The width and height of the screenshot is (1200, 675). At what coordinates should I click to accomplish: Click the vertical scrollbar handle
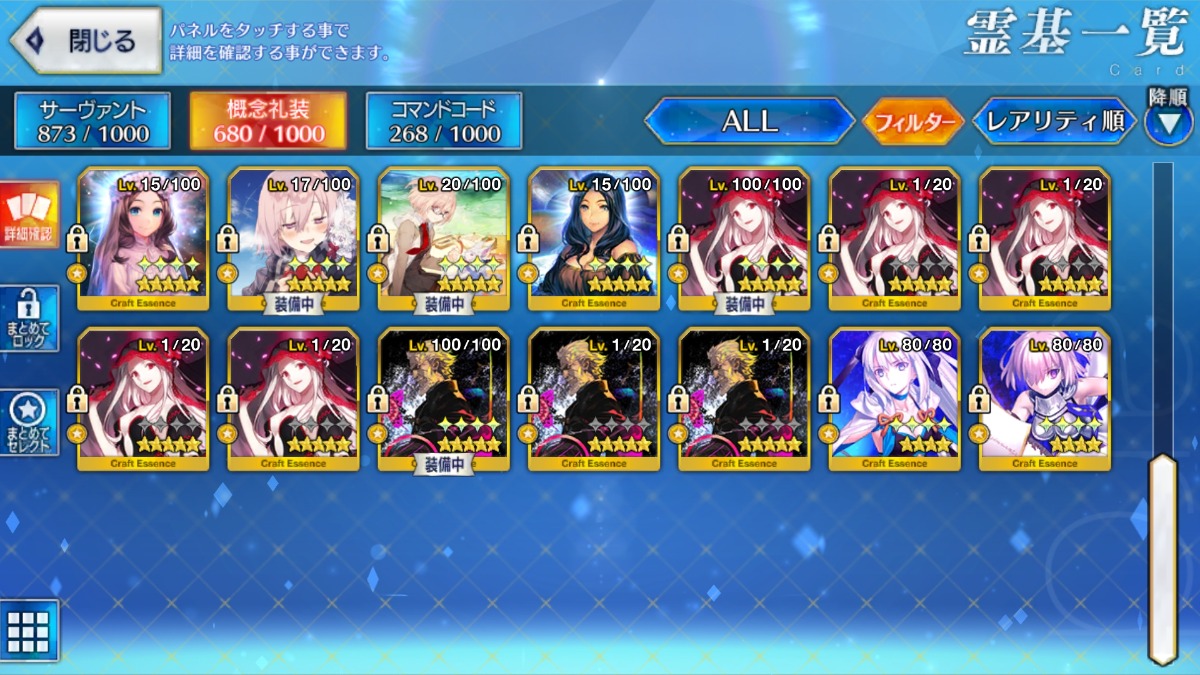click(1162, 557)
